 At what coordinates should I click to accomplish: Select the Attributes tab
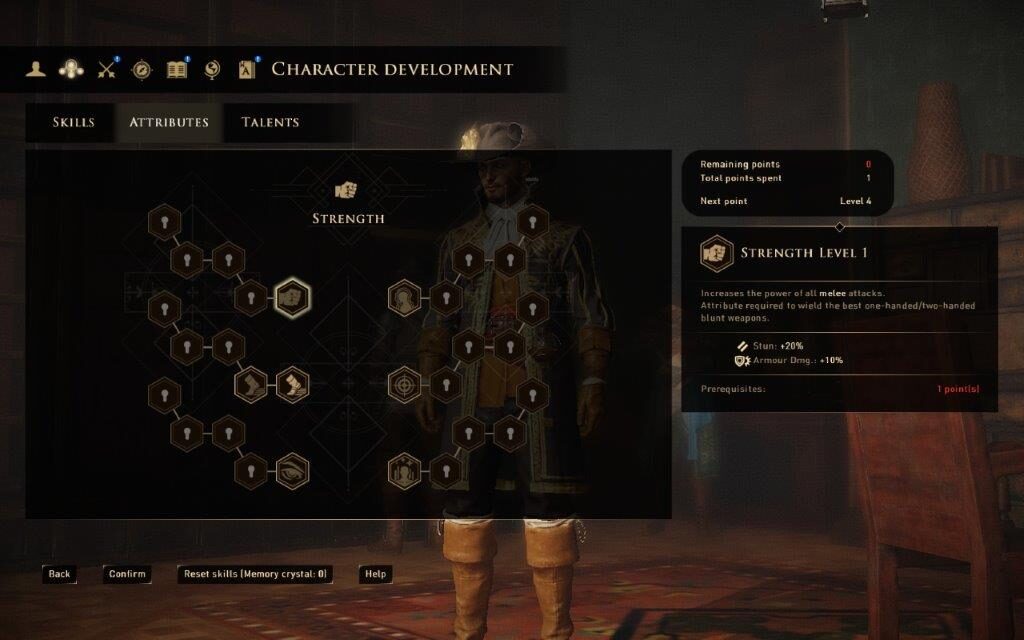point(169,122)
